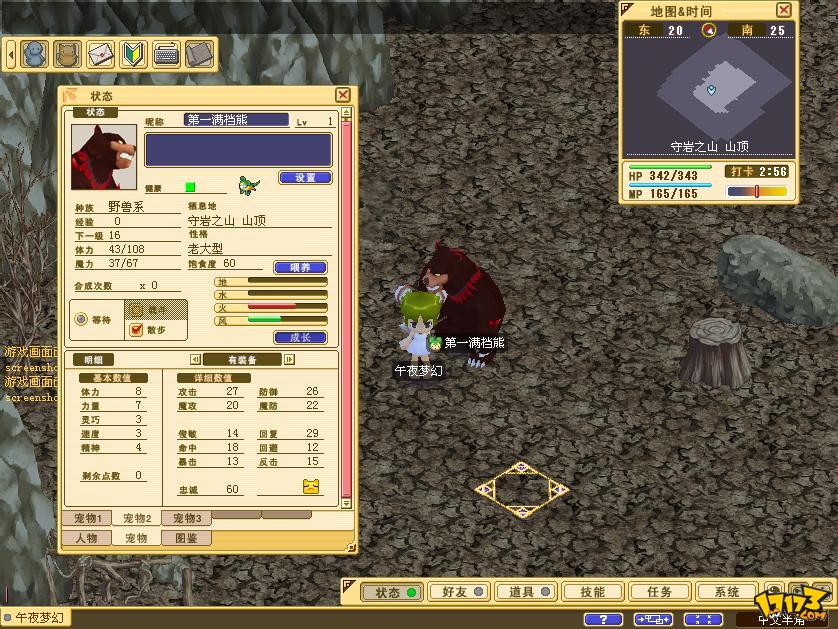Screen dimensions: 838x629
Task: Open the 人物 character tab
Action: [x=87, y=538]
